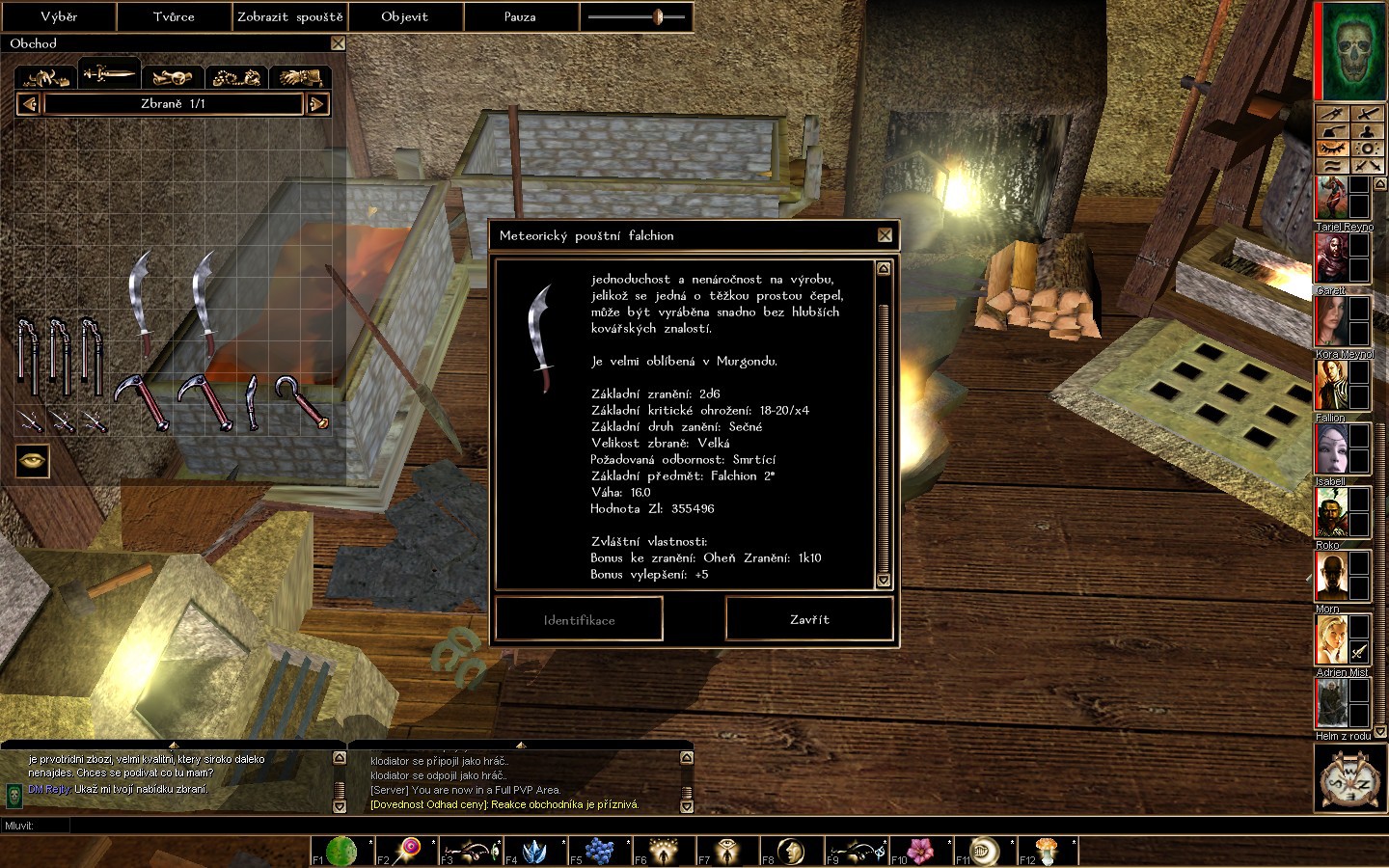Screen dimensions: 1389x868
Task: Toggle the Pauza button
Action: (520, 16)
